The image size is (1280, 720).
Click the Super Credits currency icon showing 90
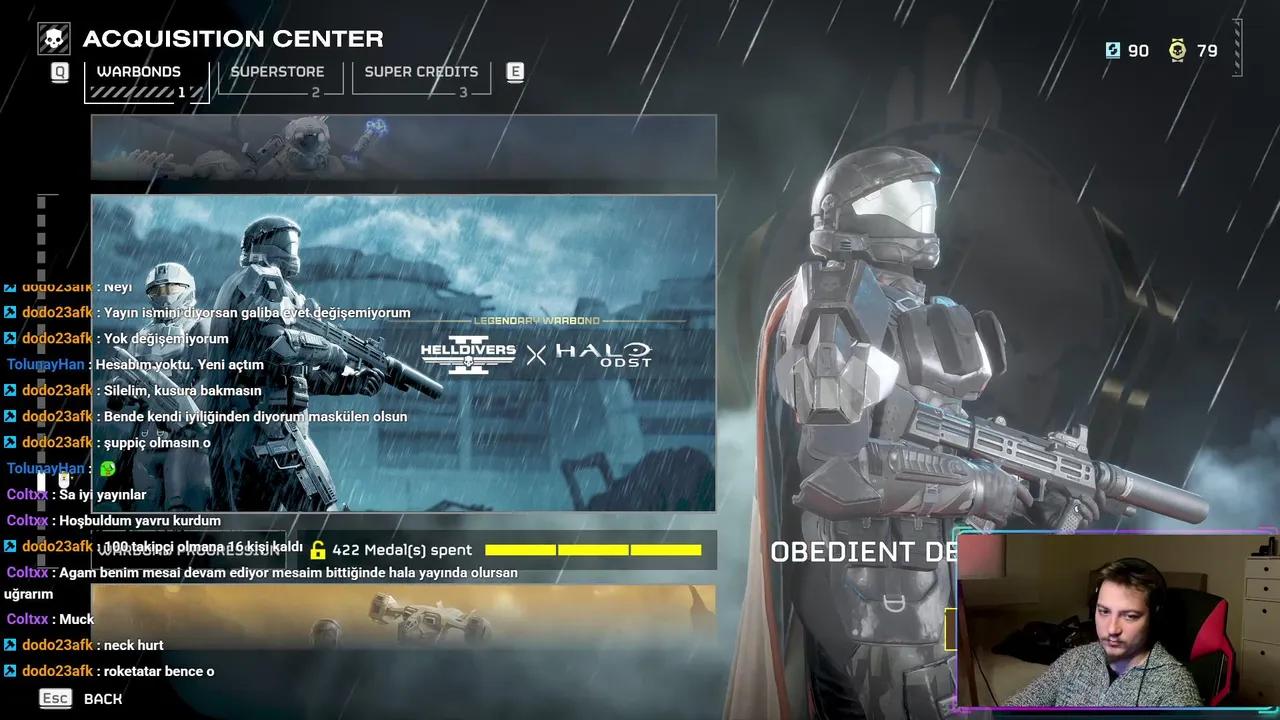click(1113, 51)
